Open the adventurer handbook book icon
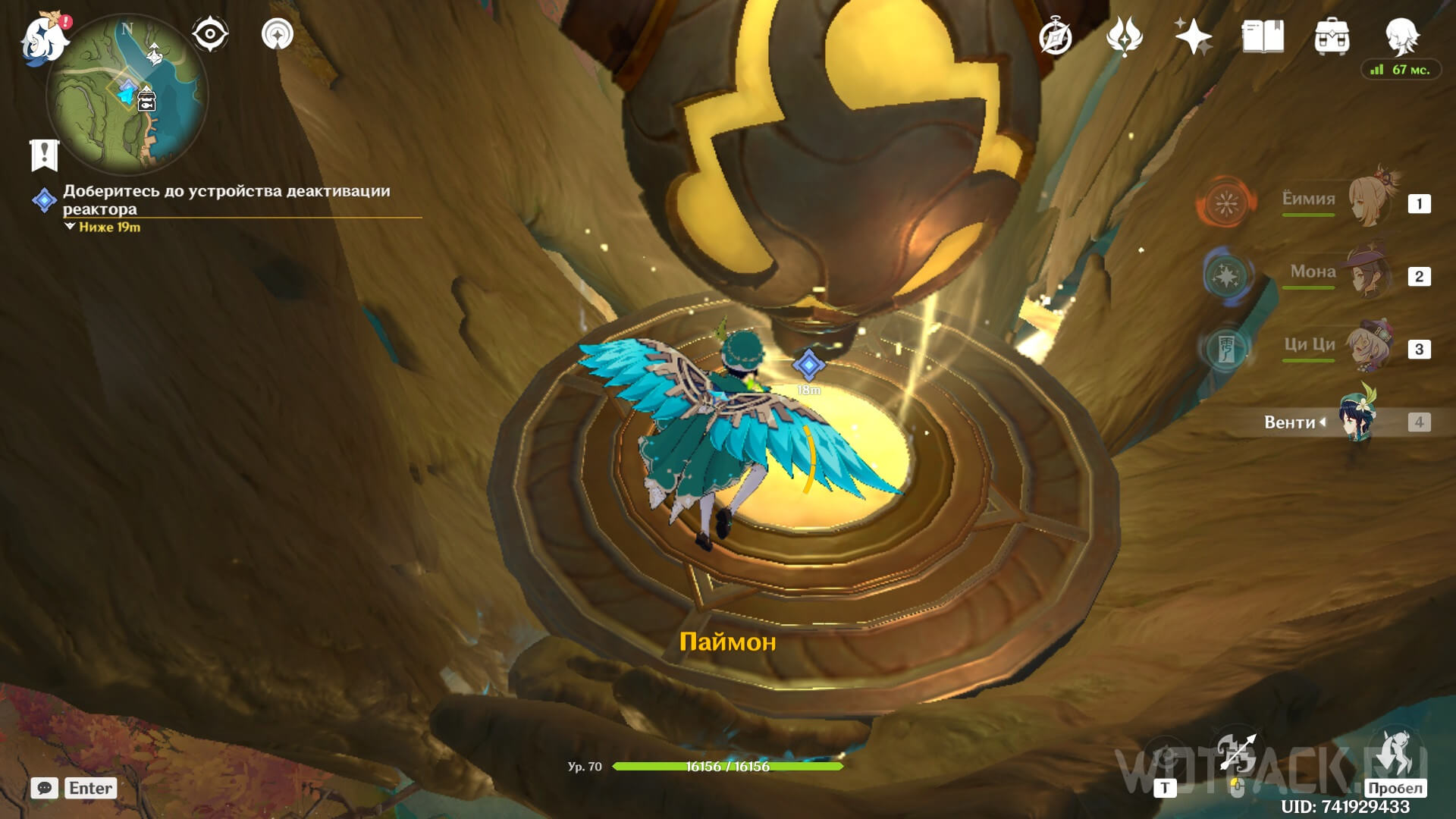1456x819 pixels. point(1263,36)
